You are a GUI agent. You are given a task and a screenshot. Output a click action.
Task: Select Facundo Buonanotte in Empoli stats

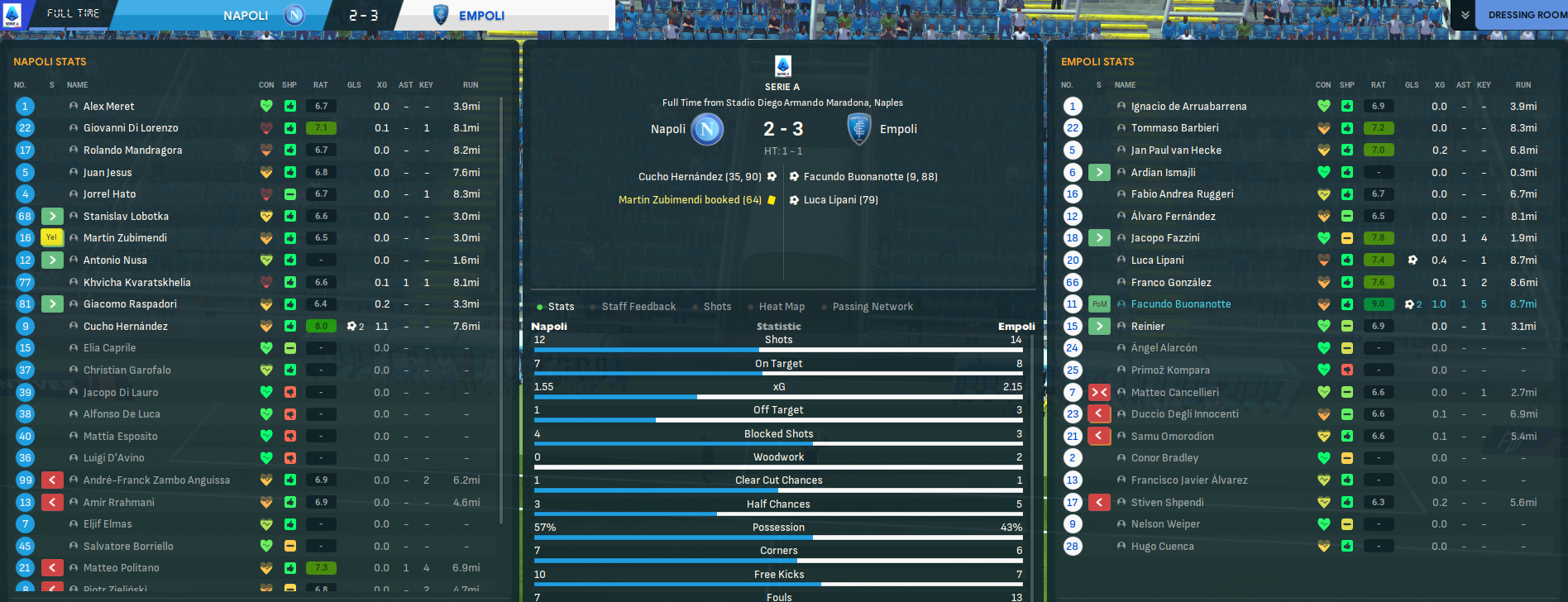(x=1180, y=304)
